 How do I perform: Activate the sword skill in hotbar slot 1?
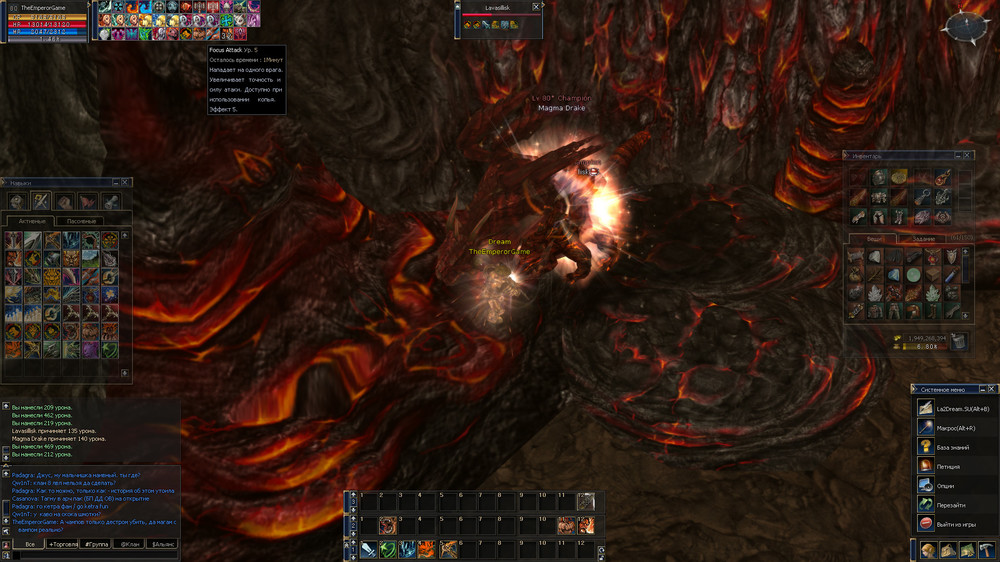[x=369, y=549]
